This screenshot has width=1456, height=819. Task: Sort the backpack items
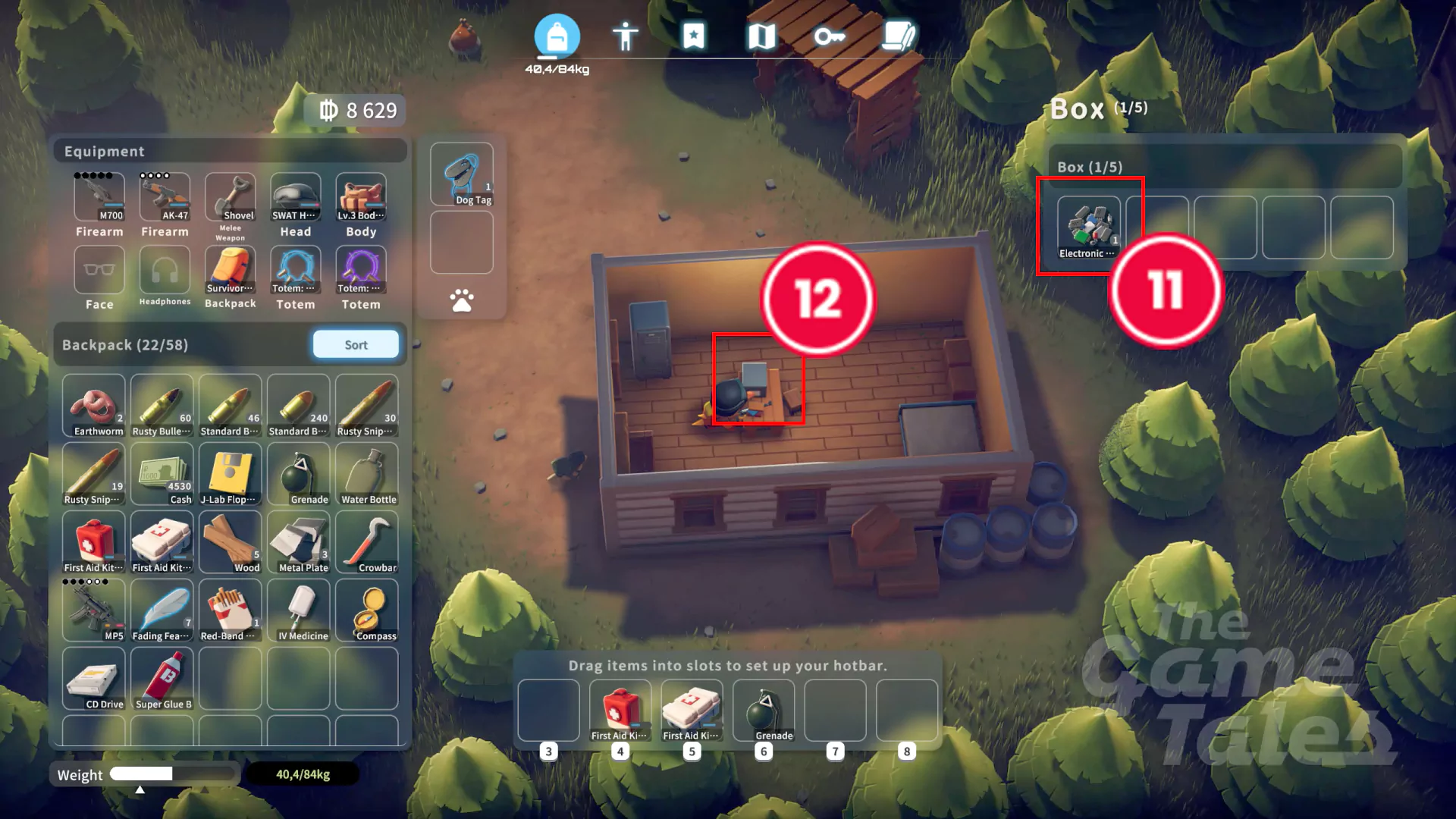(x=356, y=344)
